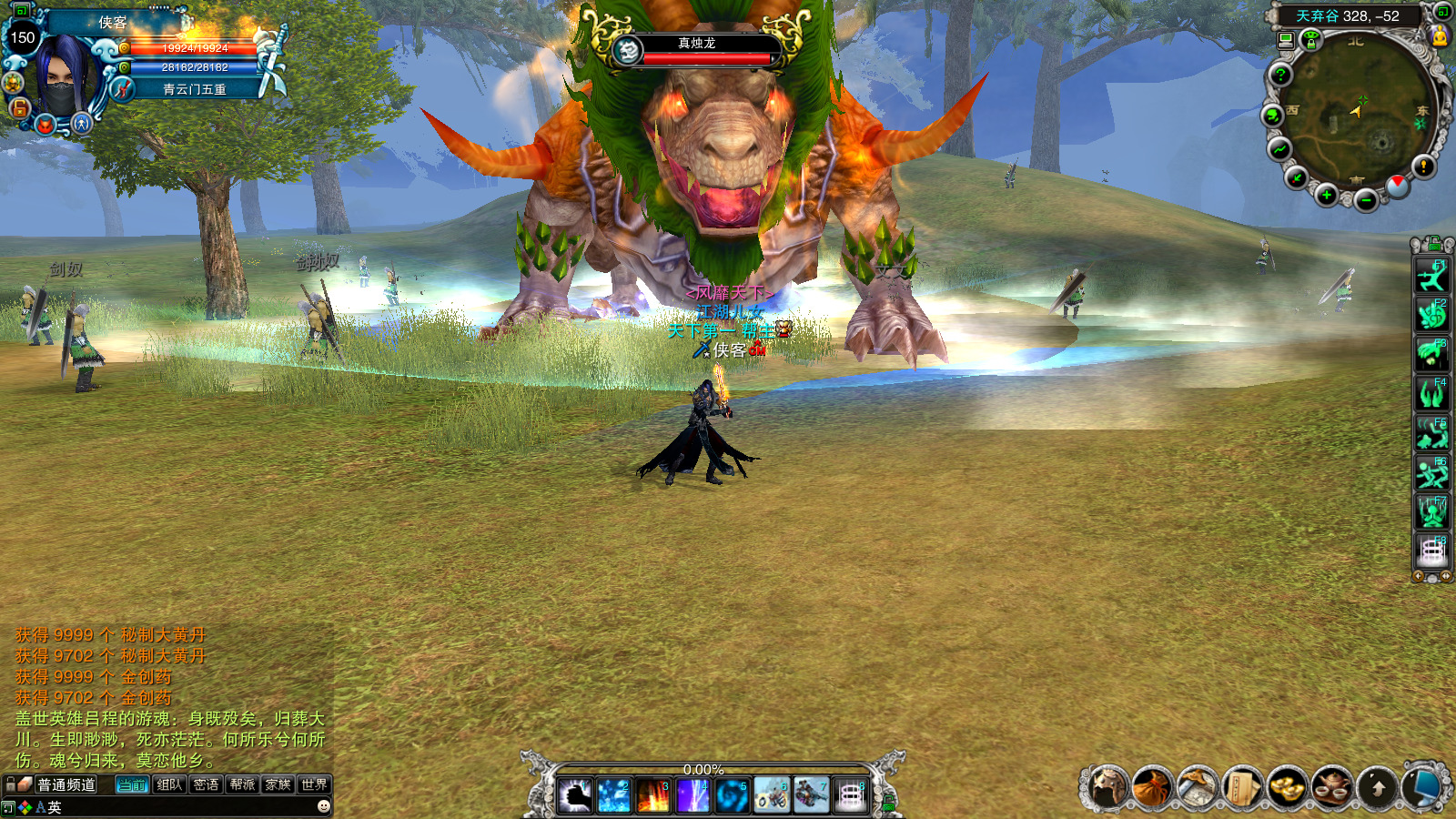The width and height of the screenshot is (1456, 819).
Task: Open the teapot and cups menu icon
Action: [x=1332, y=787]
